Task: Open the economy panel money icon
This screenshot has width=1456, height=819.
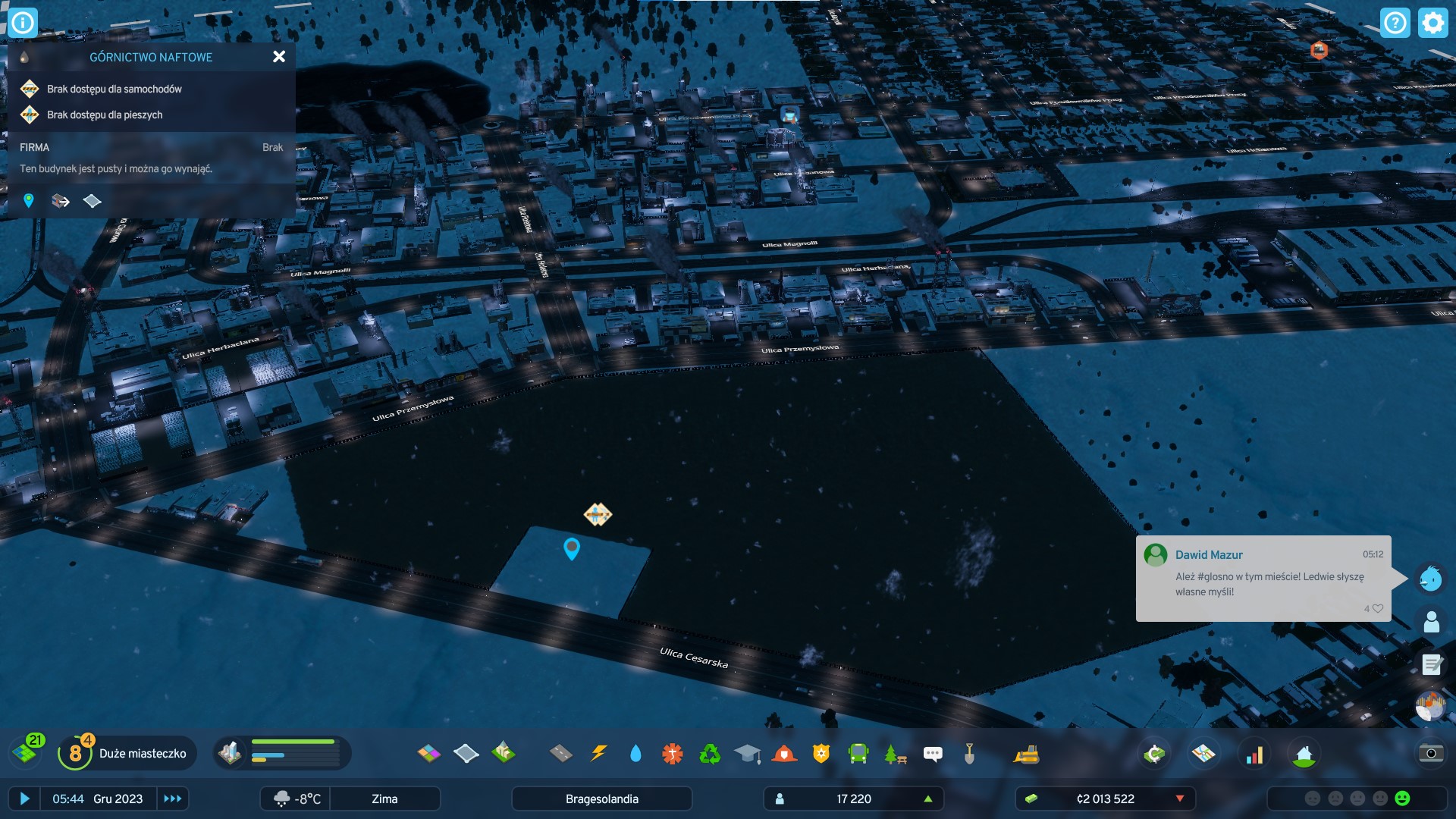Action: click(x=1154, y=754)
